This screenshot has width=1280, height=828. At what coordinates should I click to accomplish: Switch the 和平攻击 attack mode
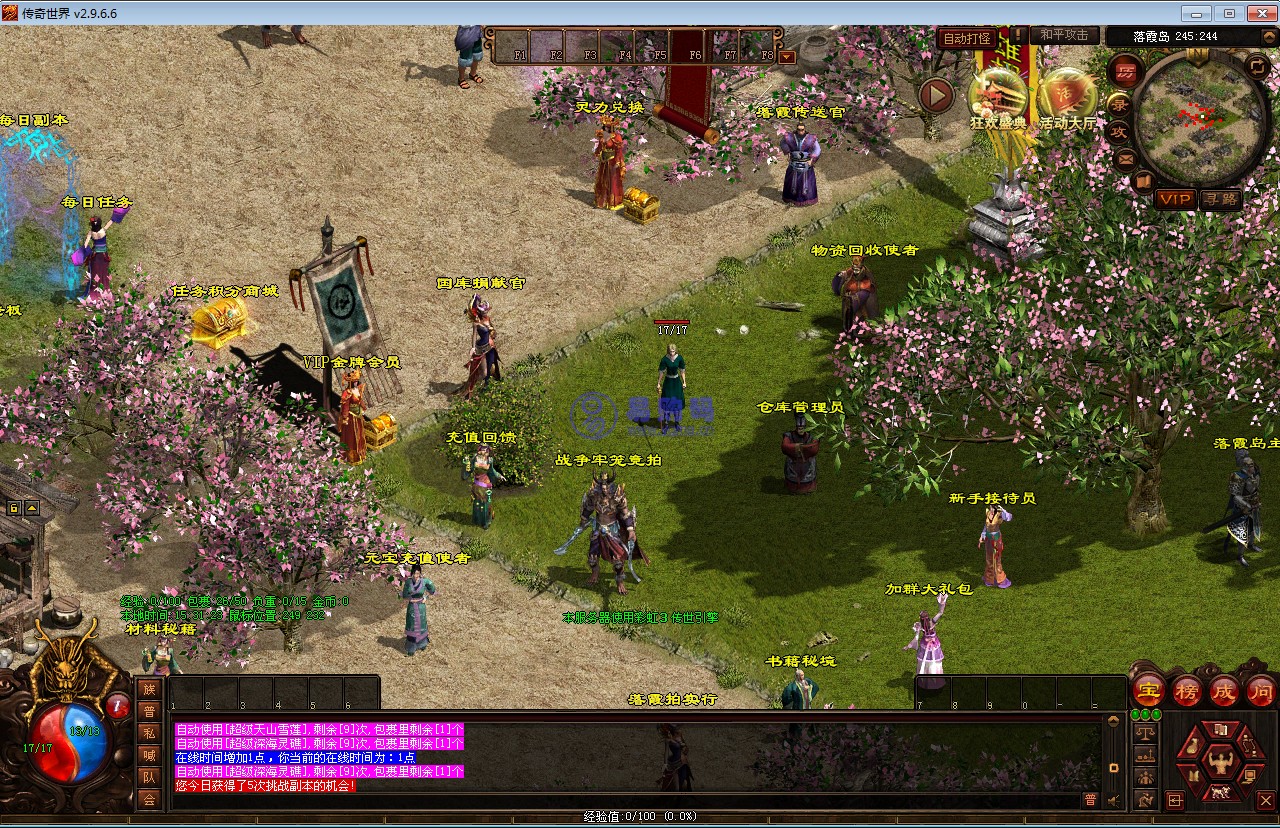1064,36
